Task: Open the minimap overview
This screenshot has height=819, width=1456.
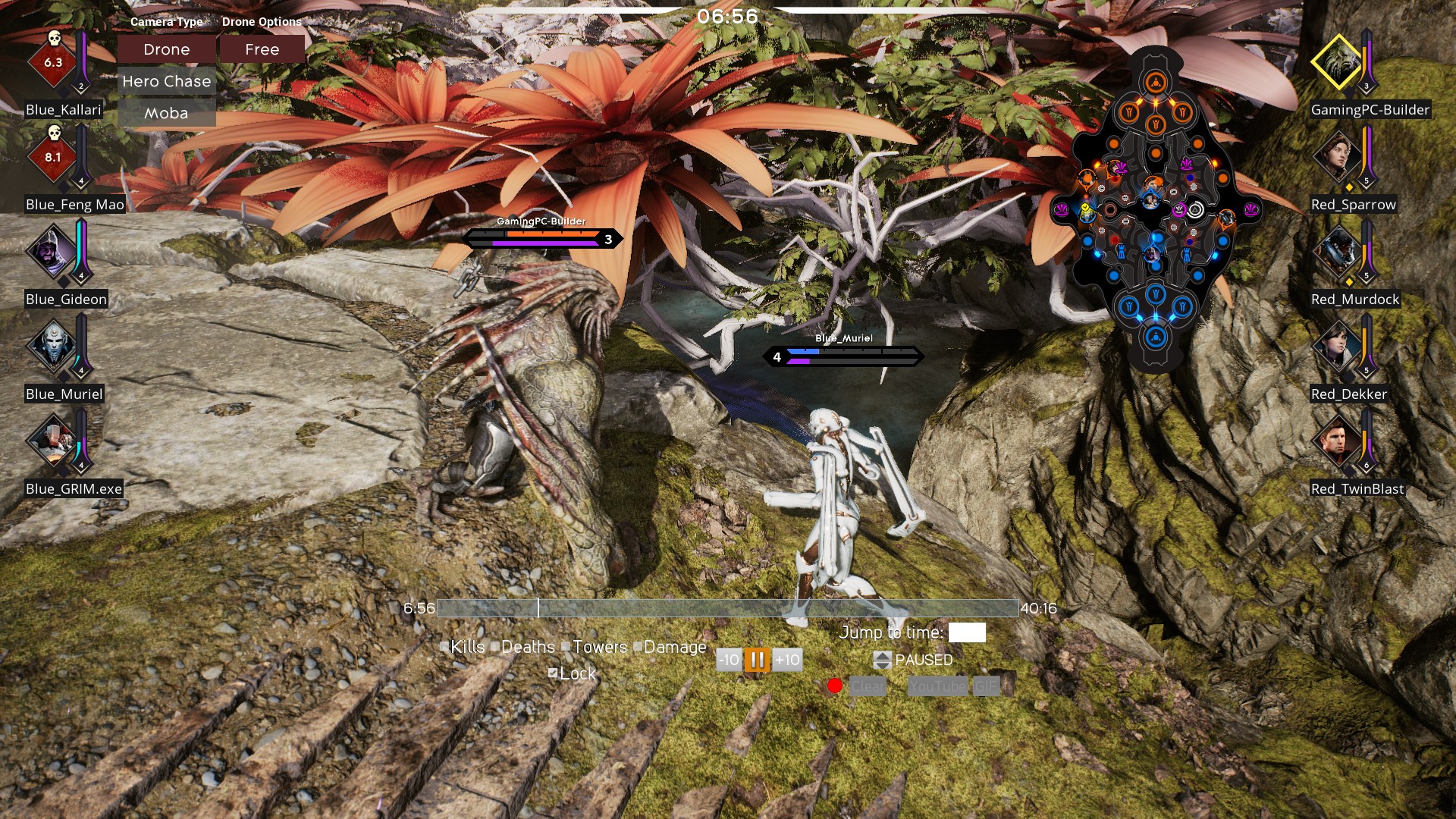Action: tap(1155, 209)
